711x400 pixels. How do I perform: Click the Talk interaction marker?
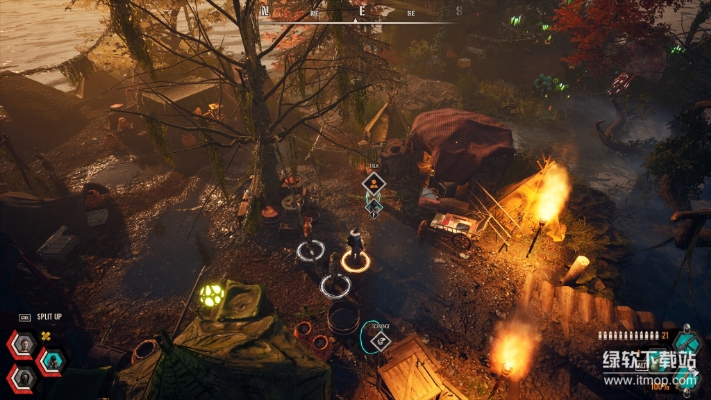coord(373,183)
